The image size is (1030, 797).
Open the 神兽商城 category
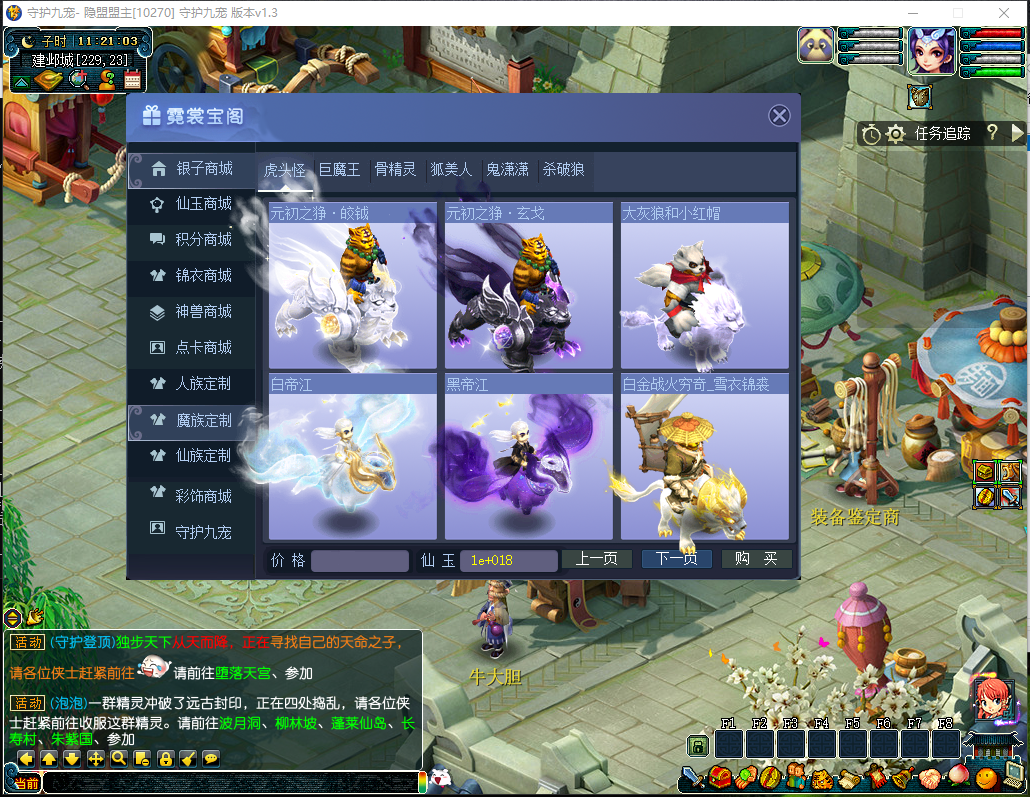click(x=191, y=312)
